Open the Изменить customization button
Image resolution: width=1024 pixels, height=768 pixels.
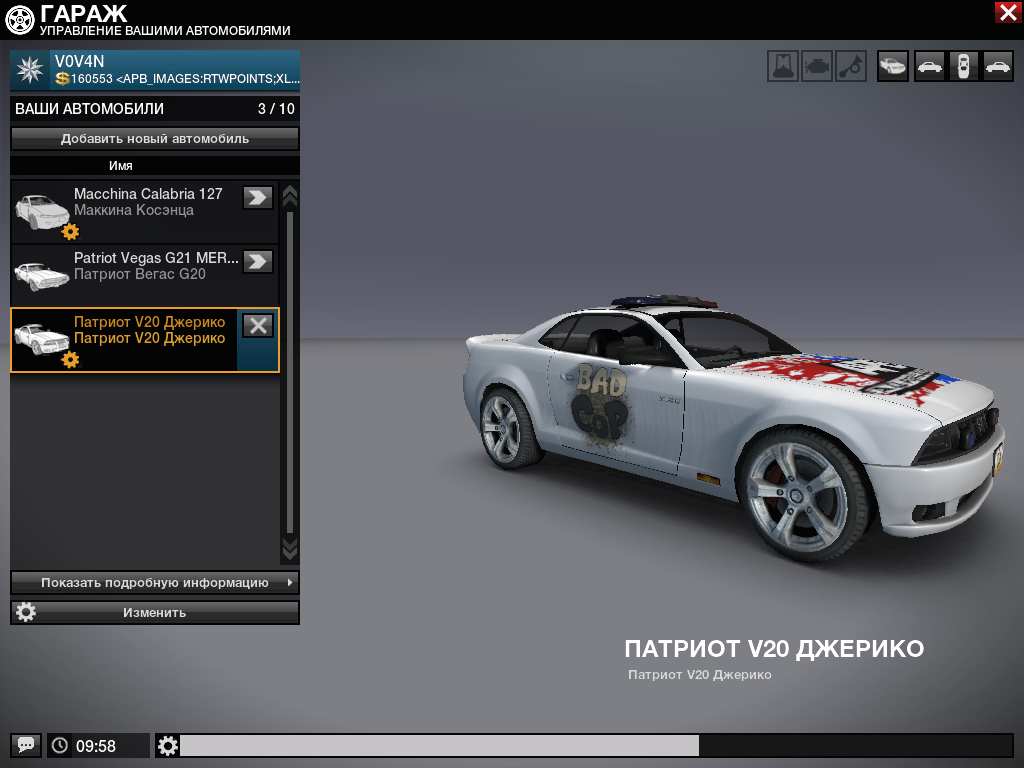pos(155,612)
